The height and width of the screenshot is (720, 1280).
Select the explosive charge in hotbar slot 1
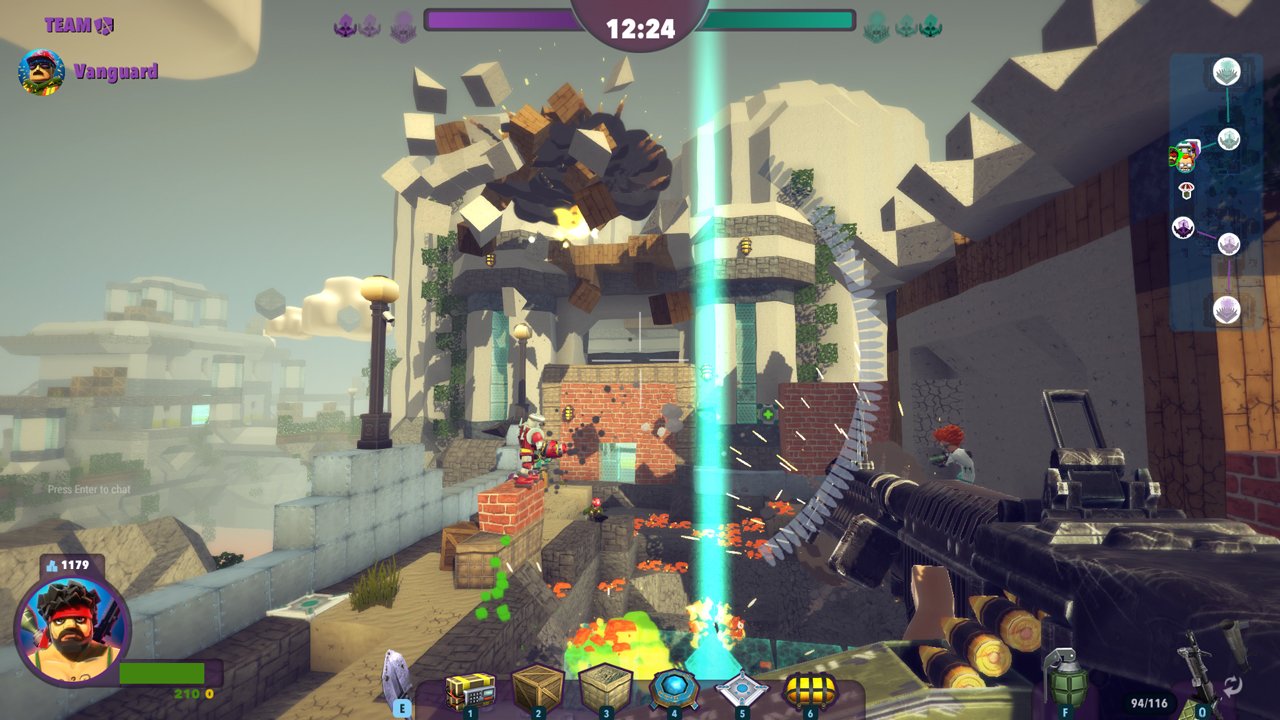click(x=470, y=690)
